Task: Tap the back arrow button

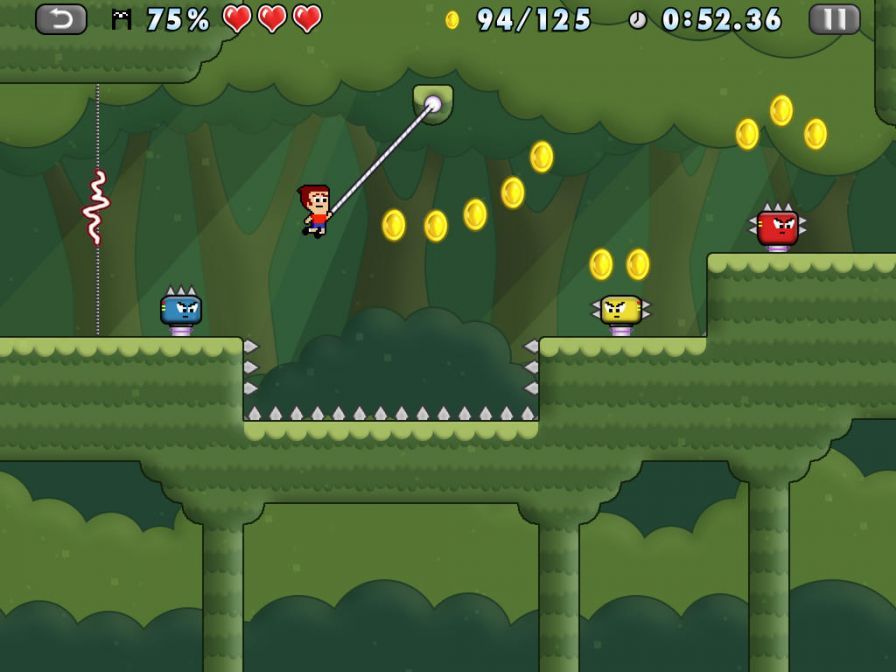Action: point(61,19)
